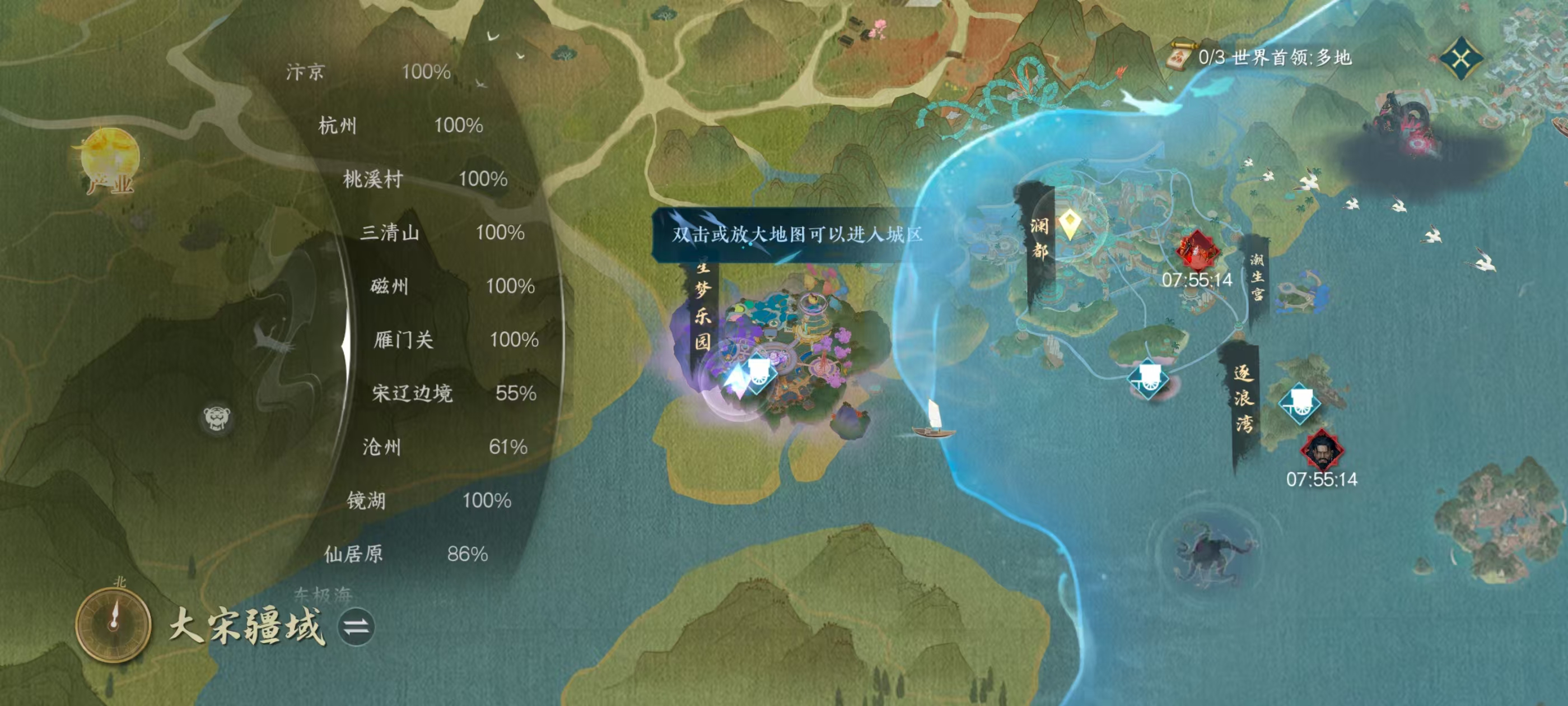Toggle the 大宋疆域 map swap button
This screenshot has height=706, width=1568.
point(356,627)
